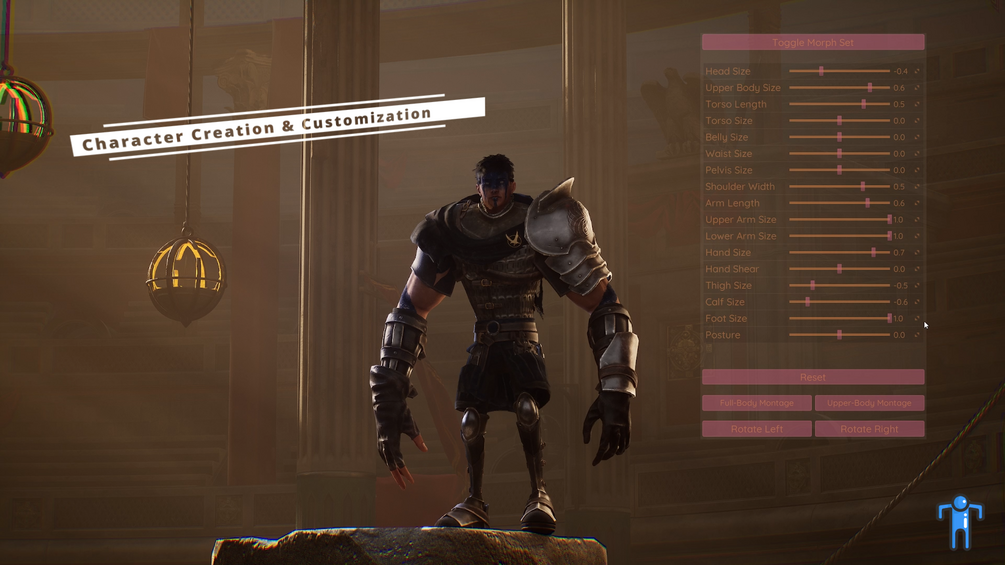
Task: Play the Full-Body Montage
Action: point(756,403)
